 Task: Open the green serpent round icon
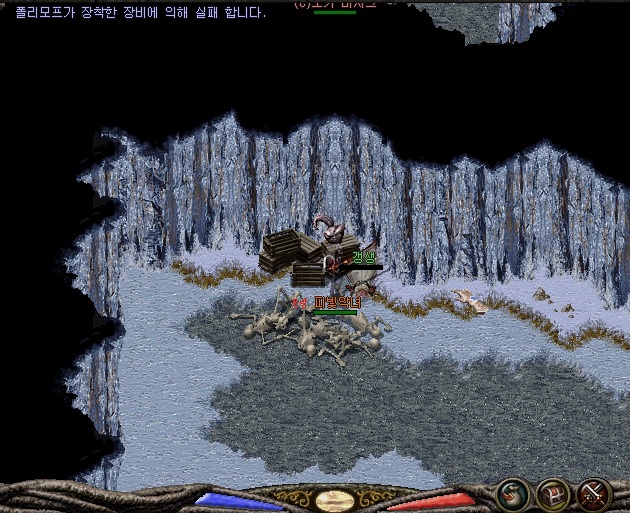pyautogui.click(x=513, y=494)
